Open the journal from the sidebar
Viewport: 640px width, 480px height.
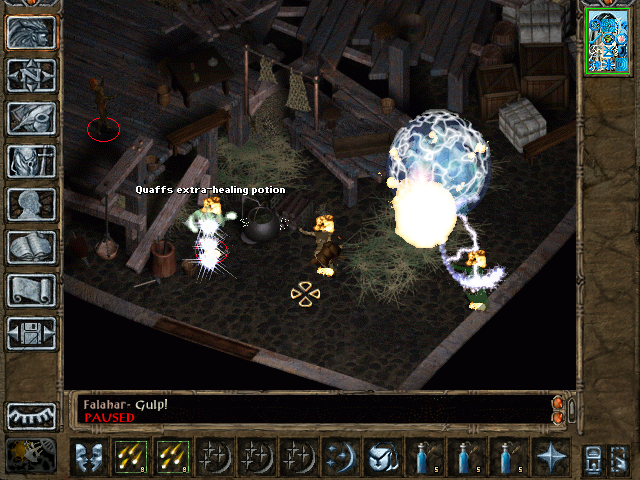click(31, 118)
